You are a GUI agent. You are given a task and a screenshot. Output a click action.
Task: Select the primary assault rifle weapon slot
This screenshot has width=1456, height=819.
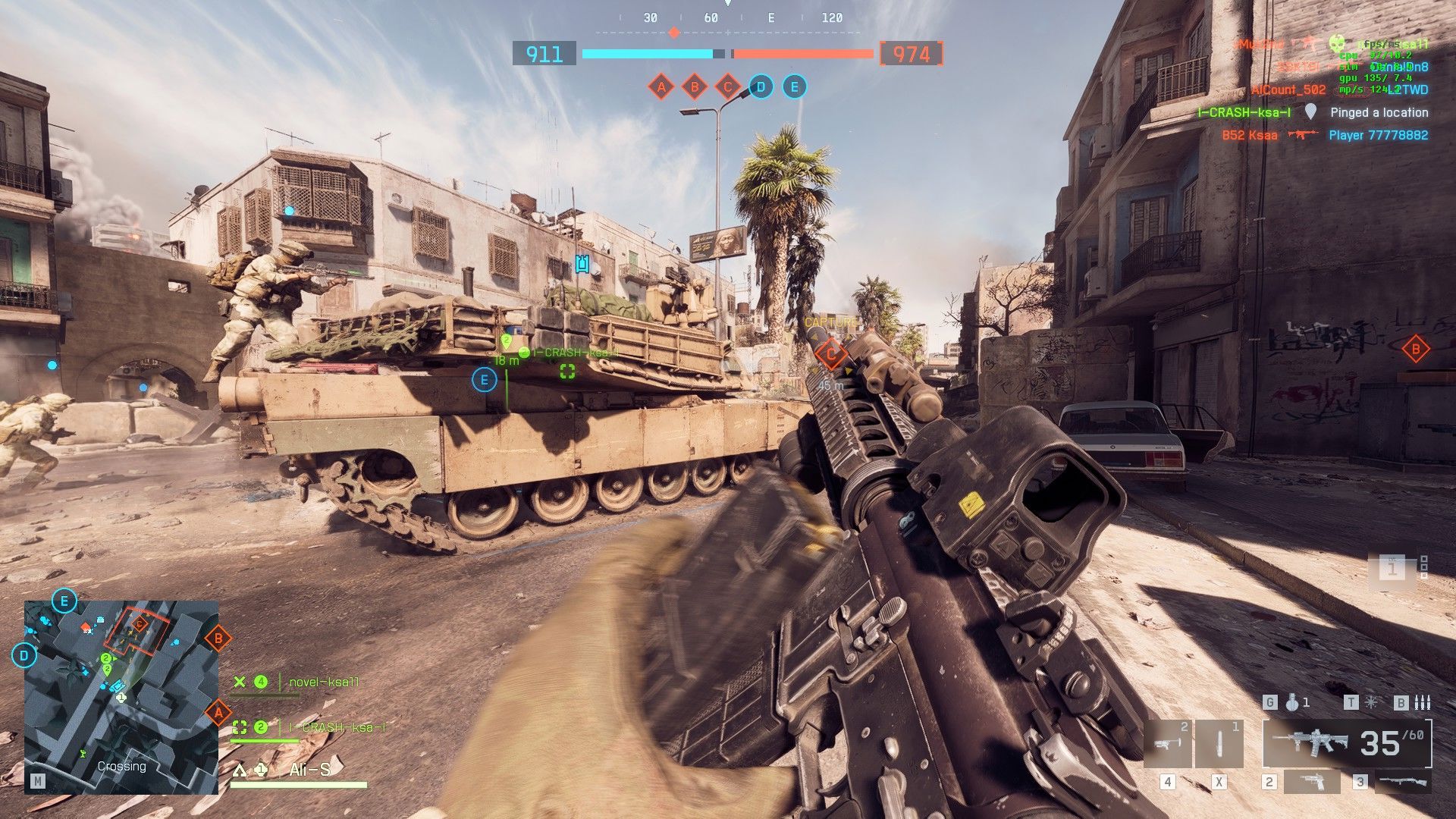(1347, 744)
